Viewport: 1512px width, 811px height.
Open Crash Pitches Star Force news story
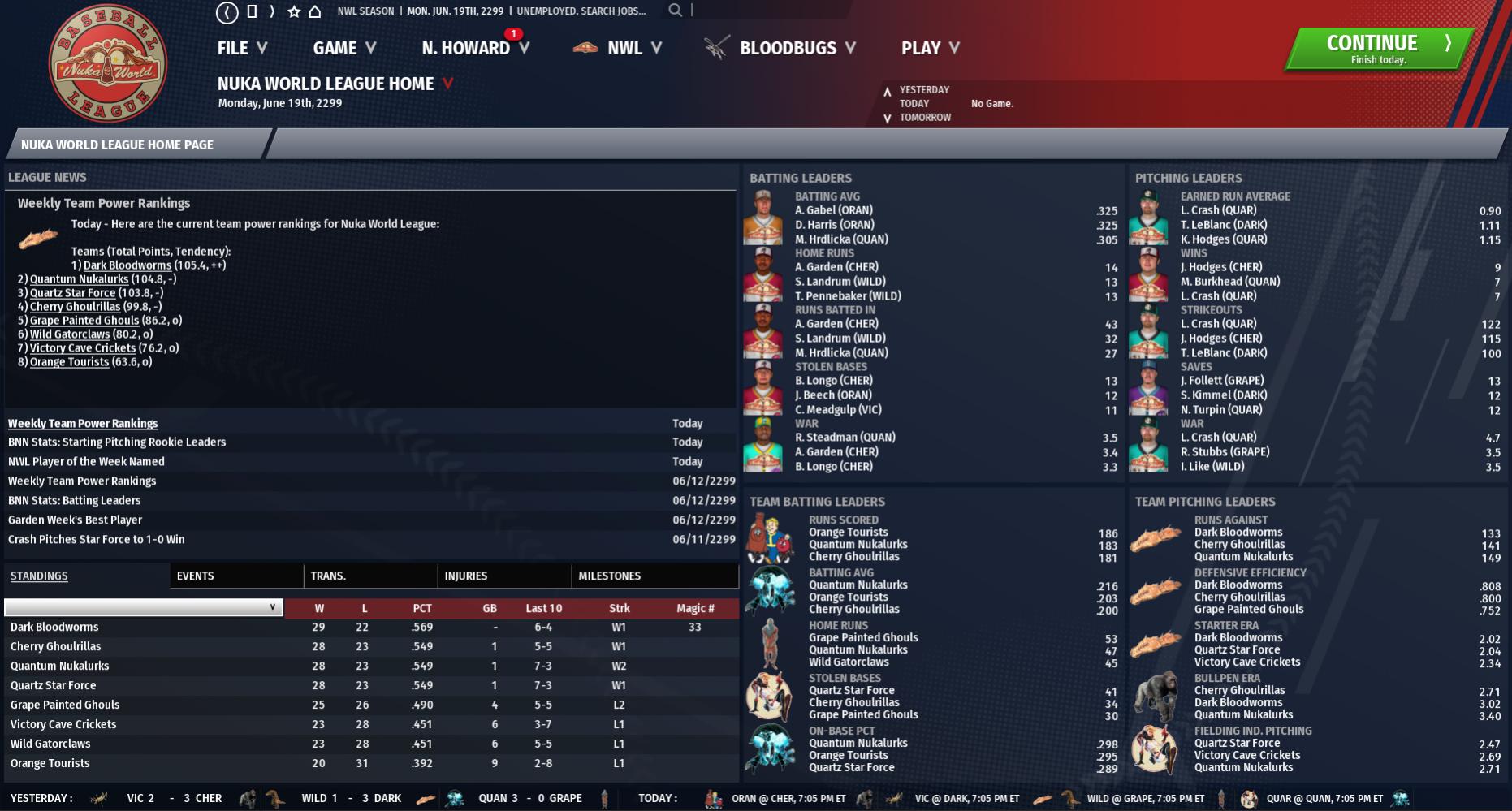click(x=97, y=539)
